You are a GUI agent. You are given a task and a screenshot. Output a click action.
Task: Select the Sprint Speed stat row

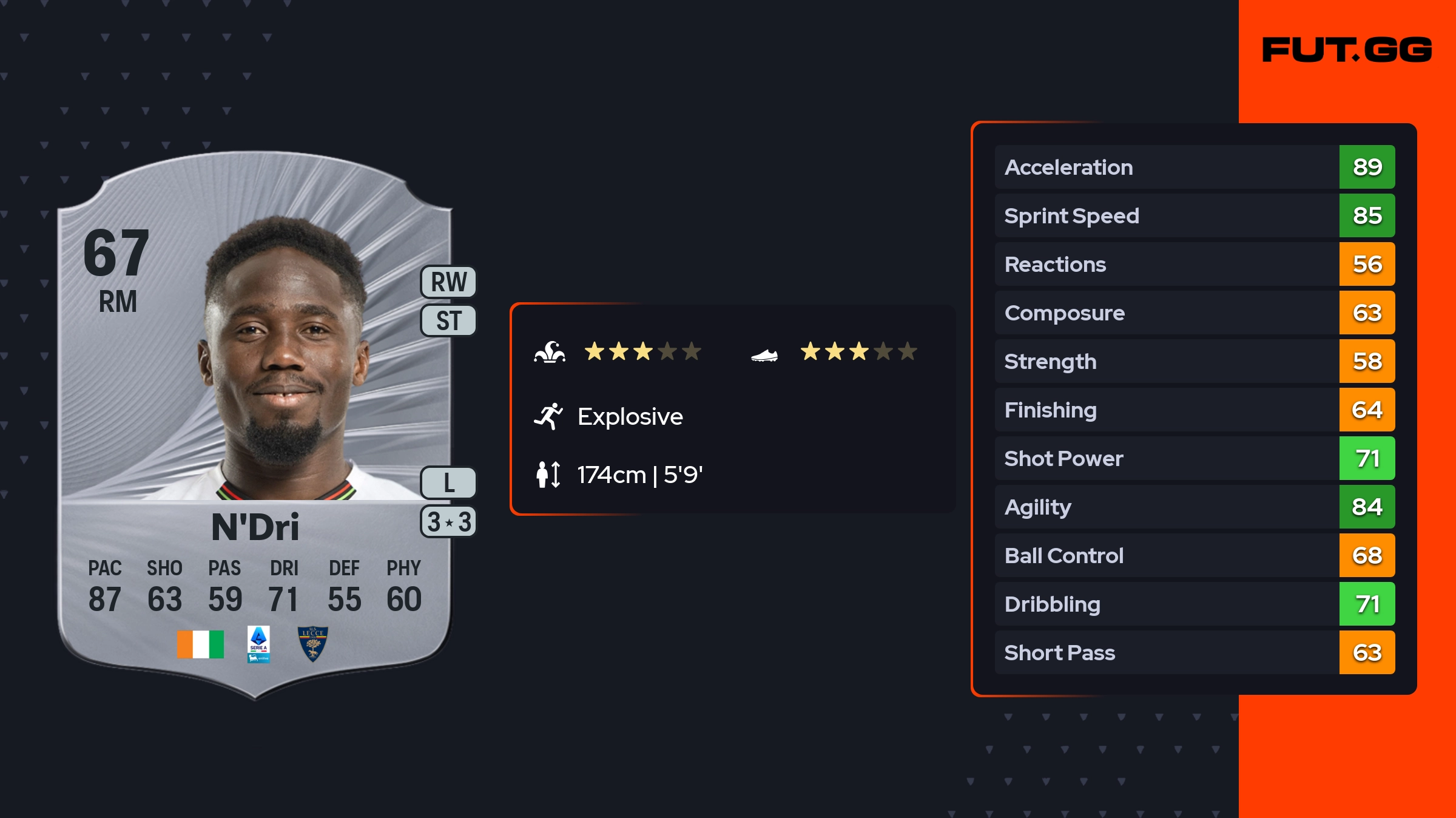tap(1194, 215)
